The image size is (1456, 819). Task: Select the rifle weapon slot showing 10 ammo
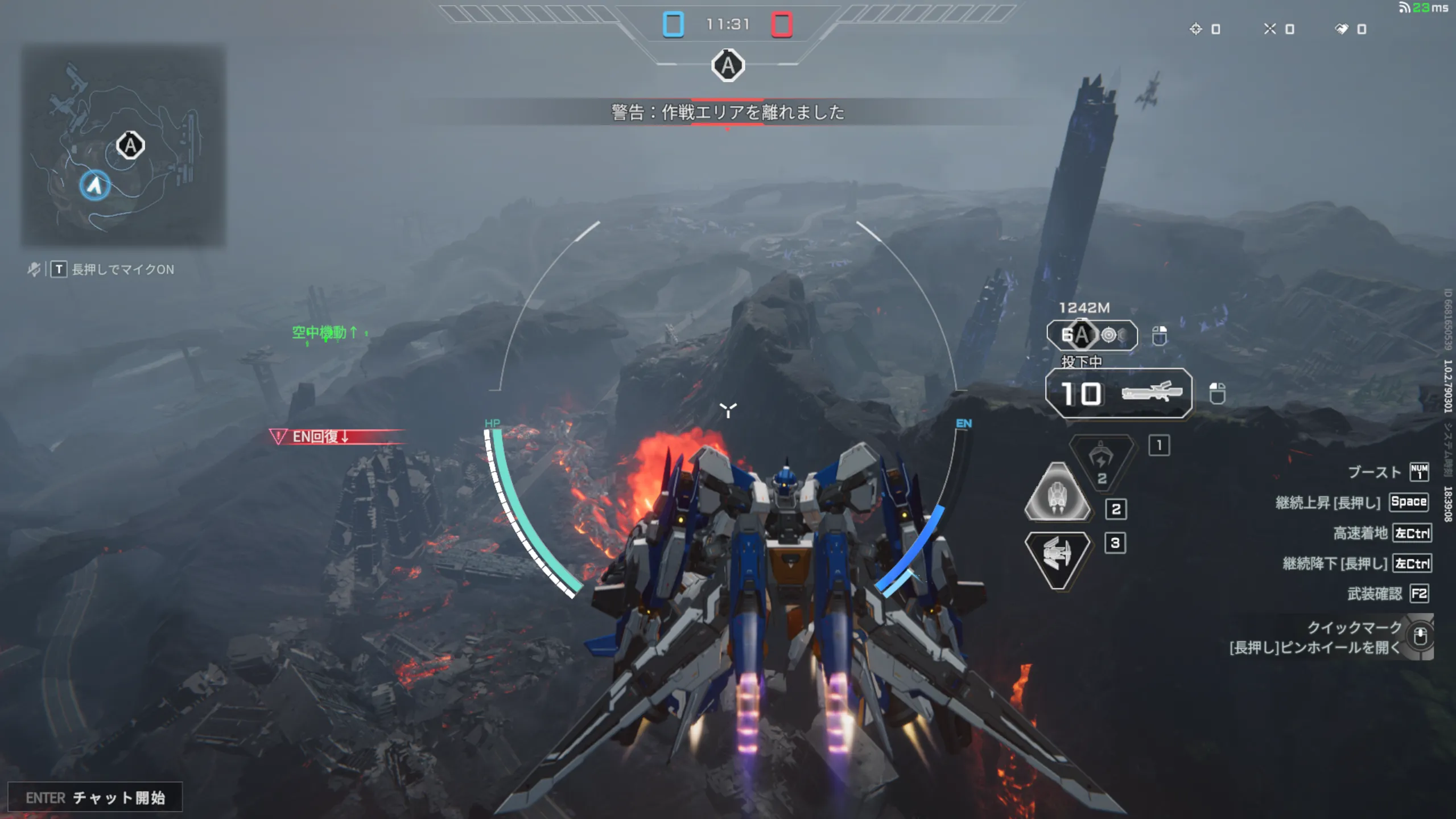(1118, 393)
